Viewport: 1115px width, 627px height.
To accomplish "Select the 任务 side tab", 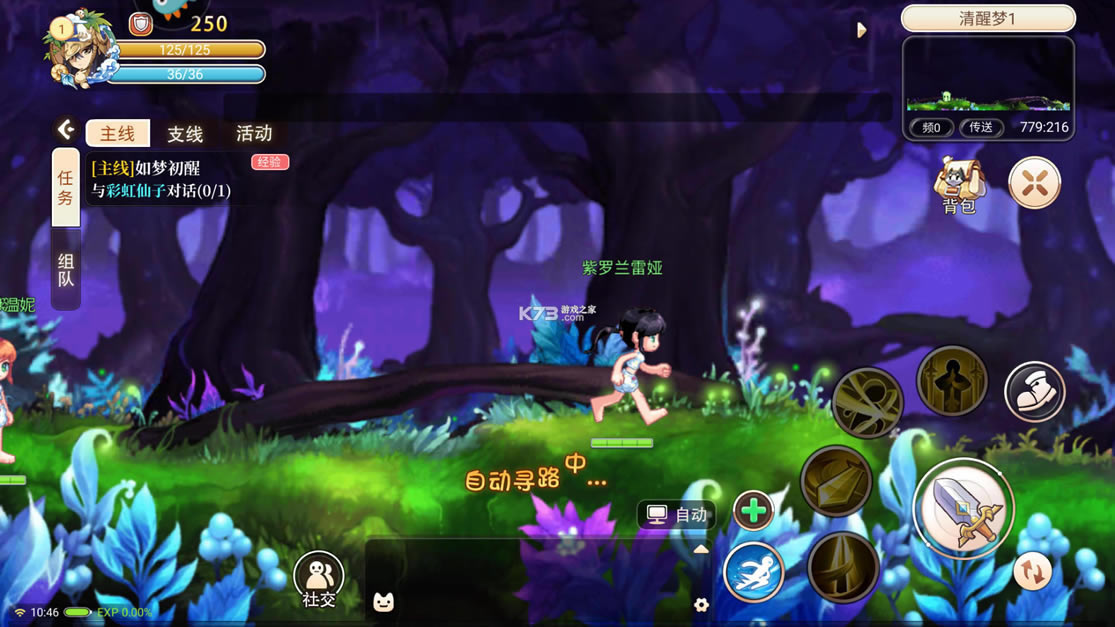I will pyautogui.click(x=66, y=187).
